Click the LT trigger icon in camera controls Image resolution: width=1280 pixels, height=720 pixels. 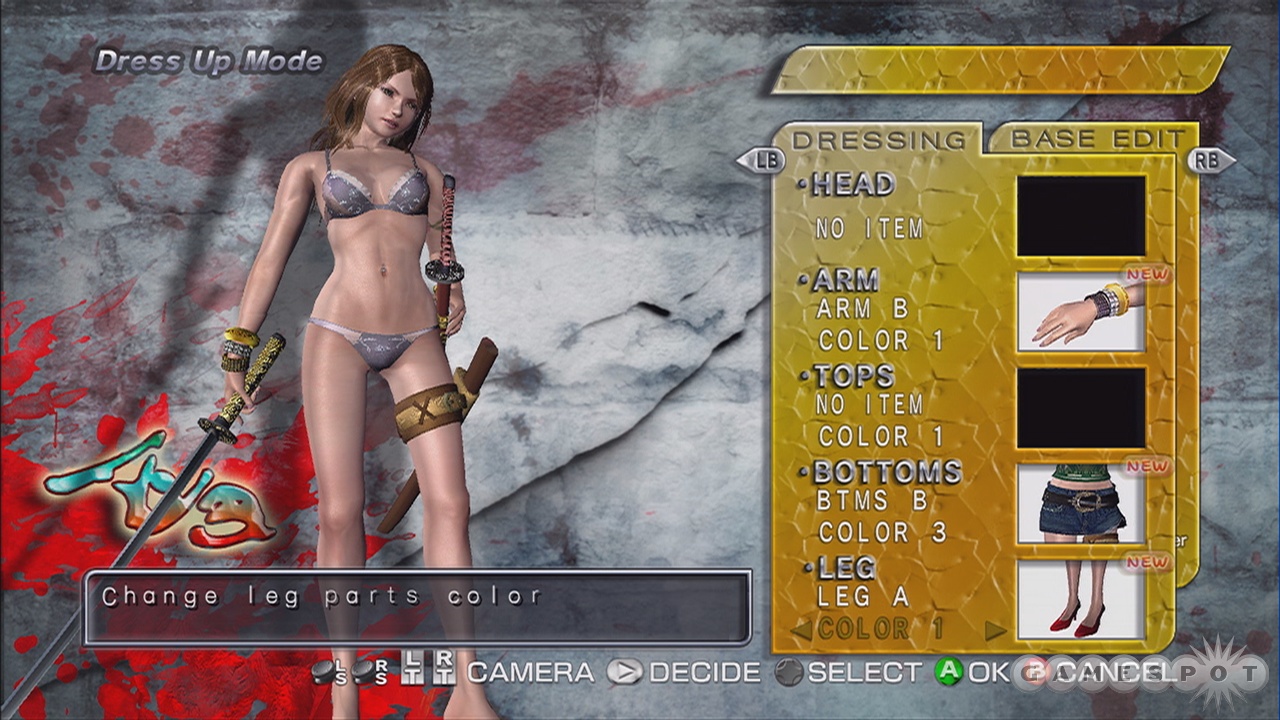click(411, 673)
